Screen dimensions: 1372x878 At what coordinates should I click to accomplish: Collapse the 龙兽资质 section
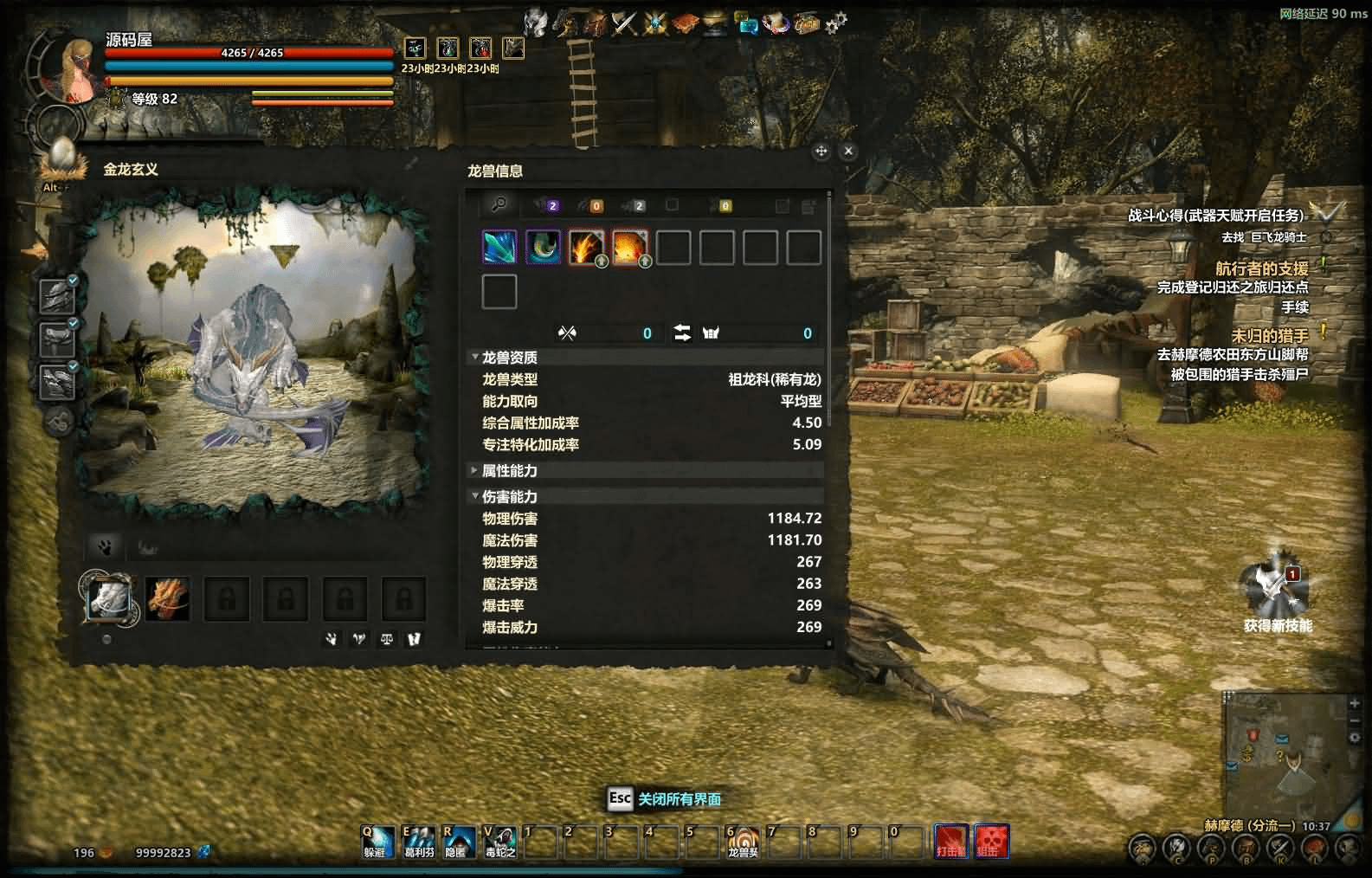pos(474,357)
